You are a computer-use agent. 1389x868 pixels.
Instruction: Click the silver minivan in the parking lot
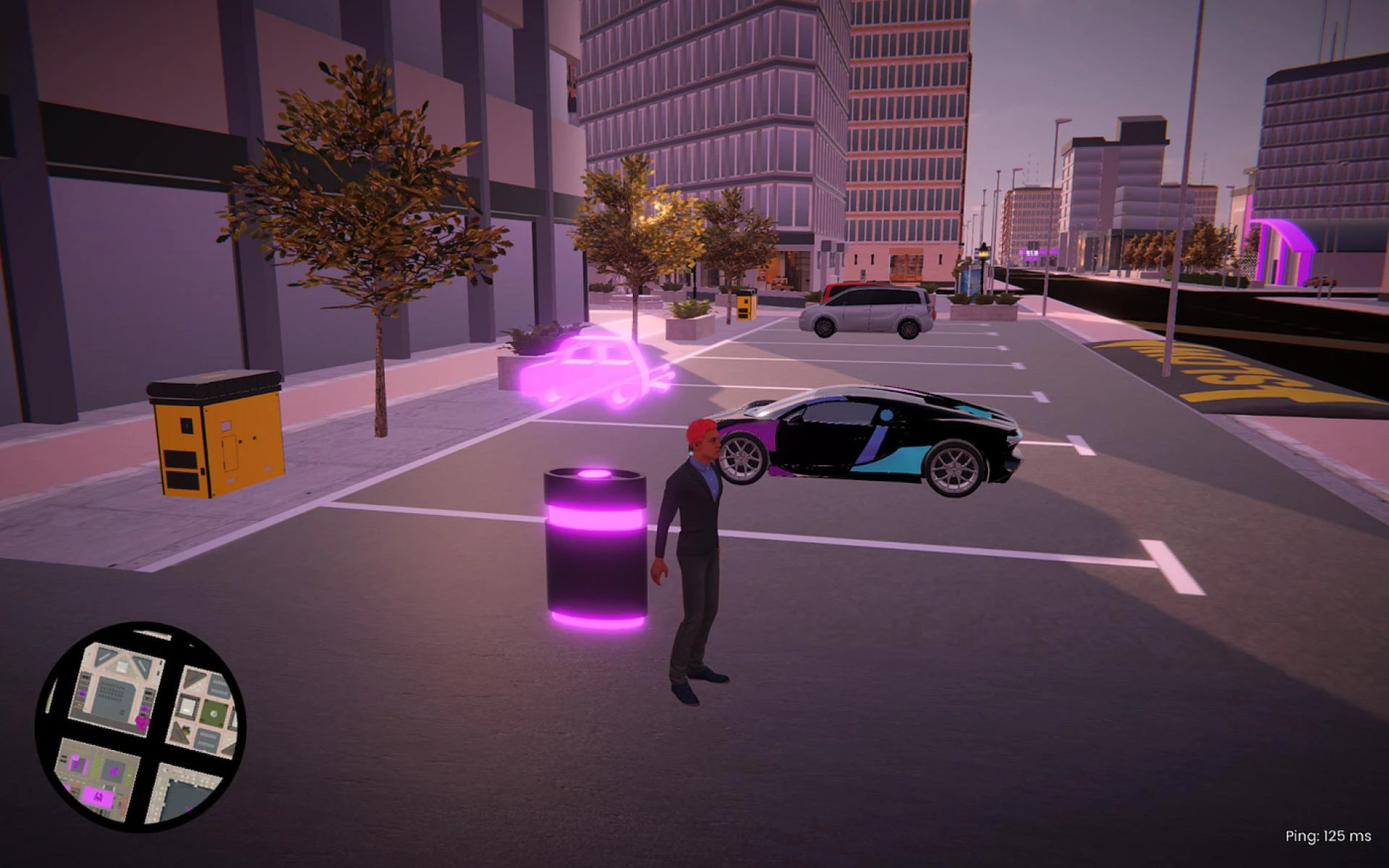coord(865,311)
